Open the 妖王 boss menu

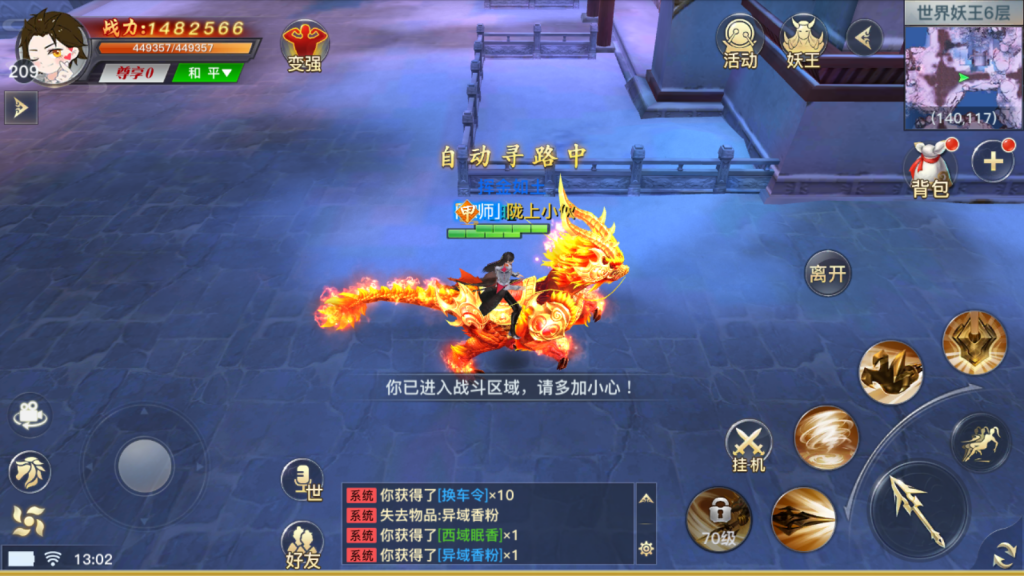(802, 42)
